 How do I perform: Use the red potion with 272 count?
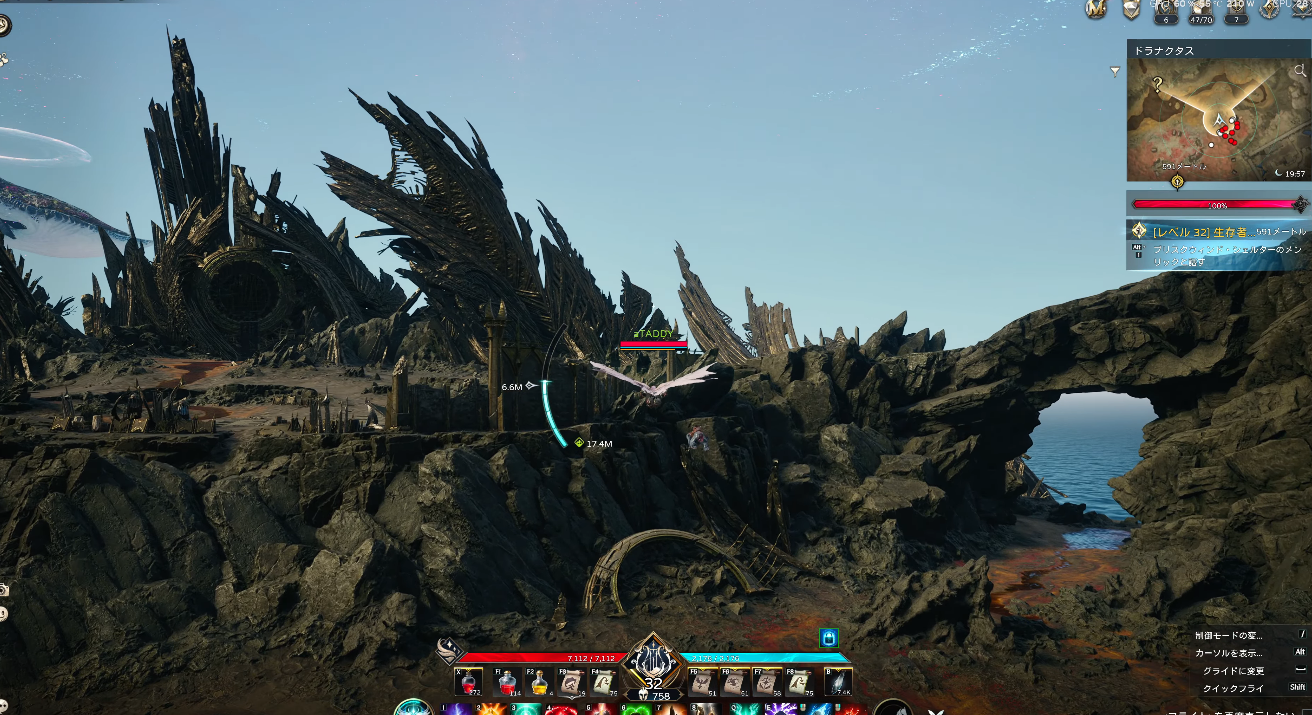point(469,682)
